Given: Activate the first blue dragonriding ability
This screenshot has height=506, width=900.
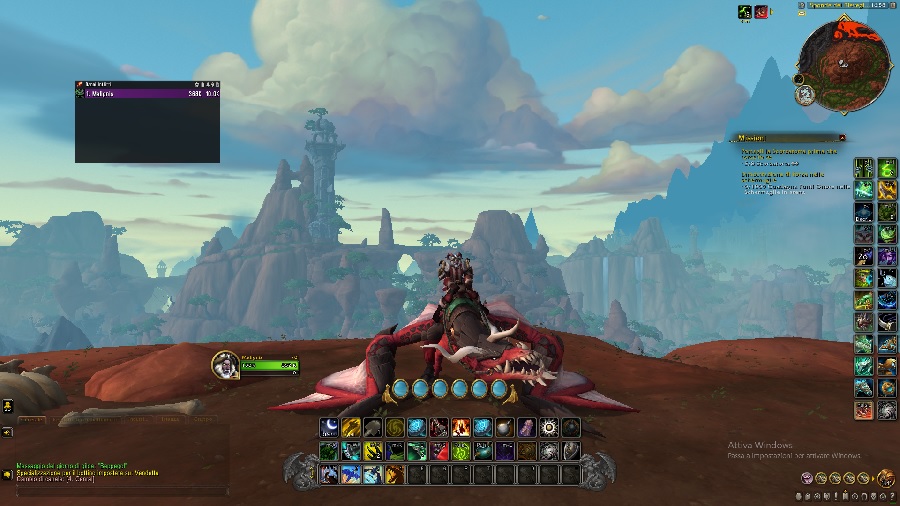Looking at the screenshot, I should click(x=401, y=388).
